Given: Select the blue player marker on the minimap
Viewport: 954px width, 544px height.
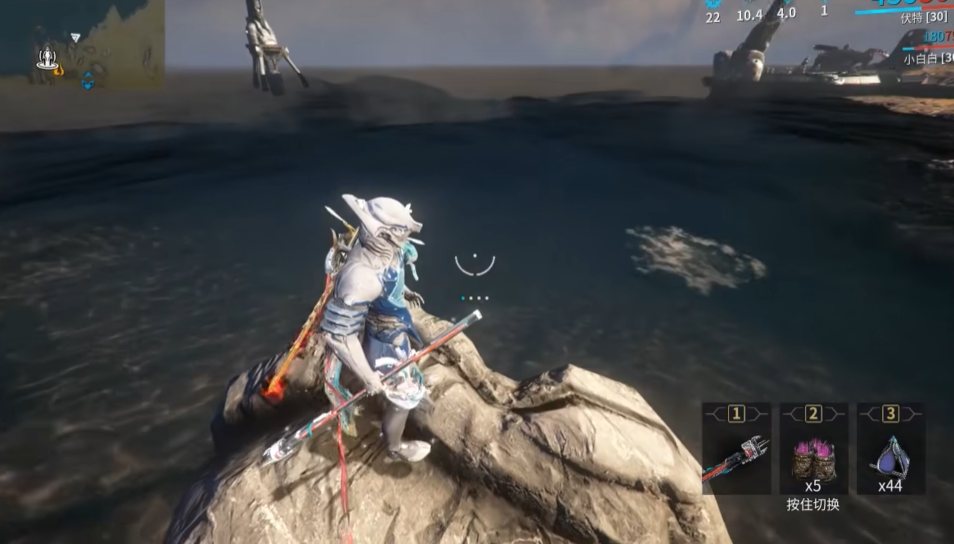Looking at the screenshot, I should 88,78.
